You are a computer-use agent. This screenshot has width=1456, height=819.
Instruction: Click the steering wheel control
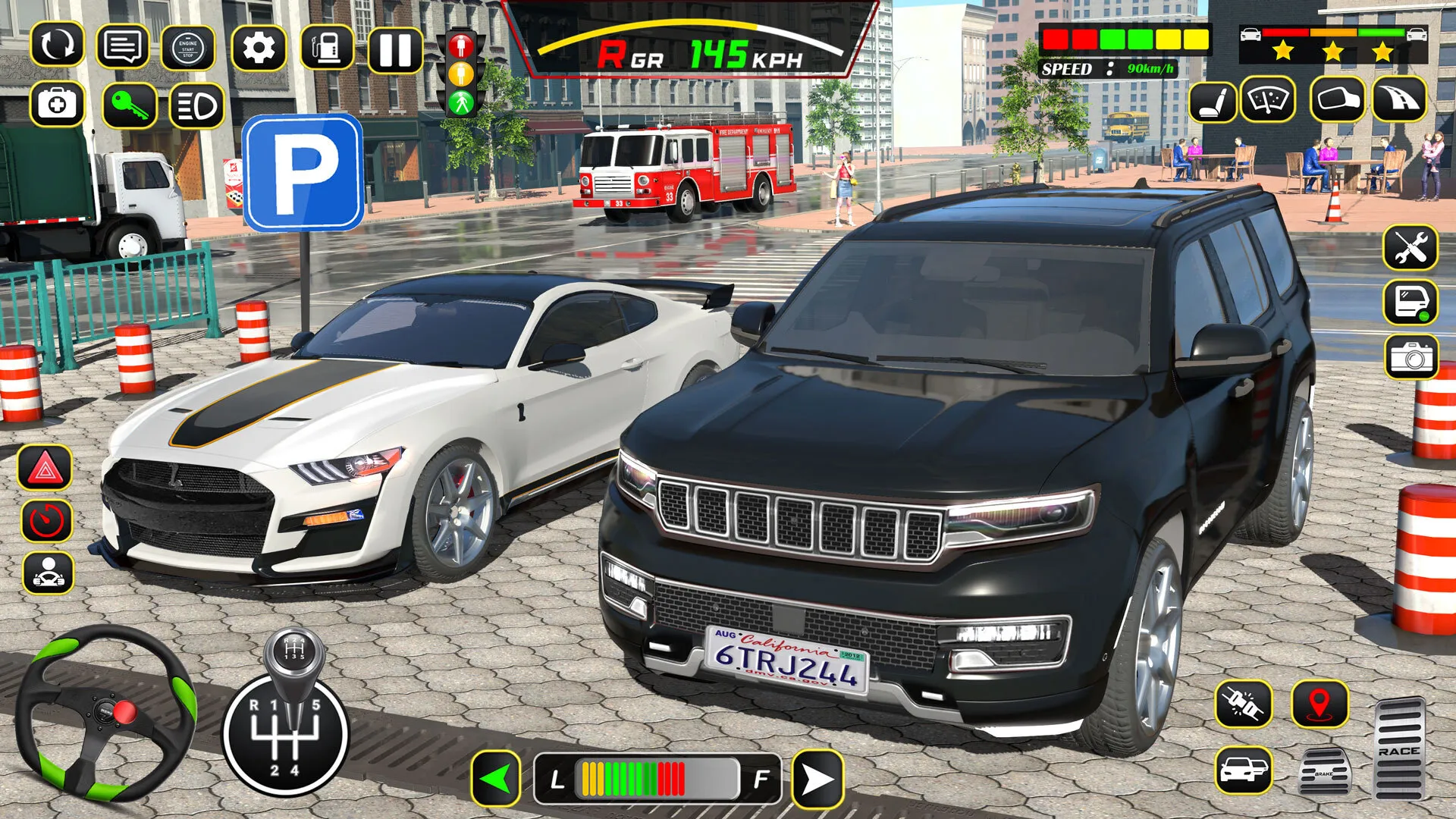(x=105, y=714)
